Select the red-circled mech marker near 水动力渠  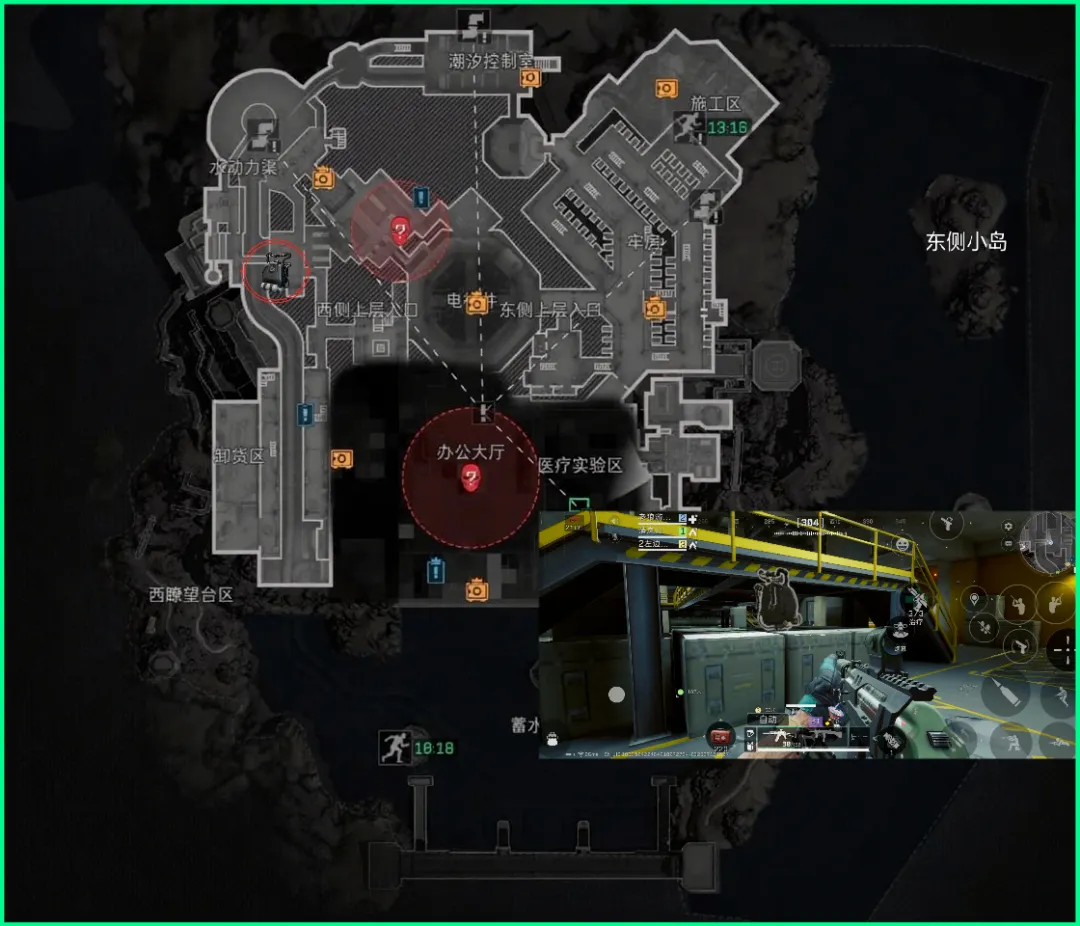[x=275, y=272]
